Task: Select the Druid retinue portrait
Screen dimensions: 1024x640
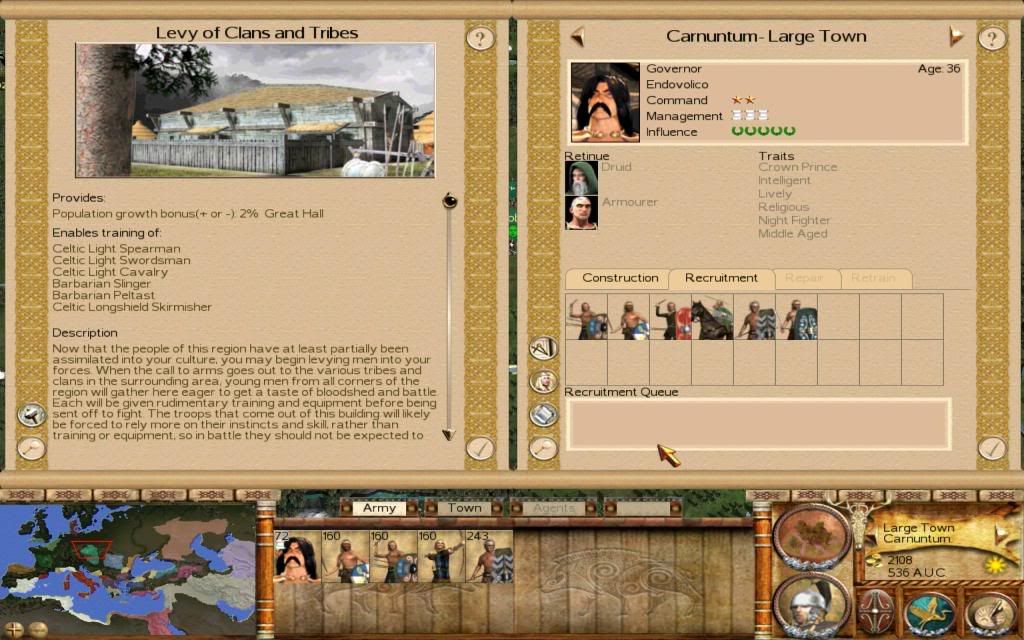Action: 581,177
